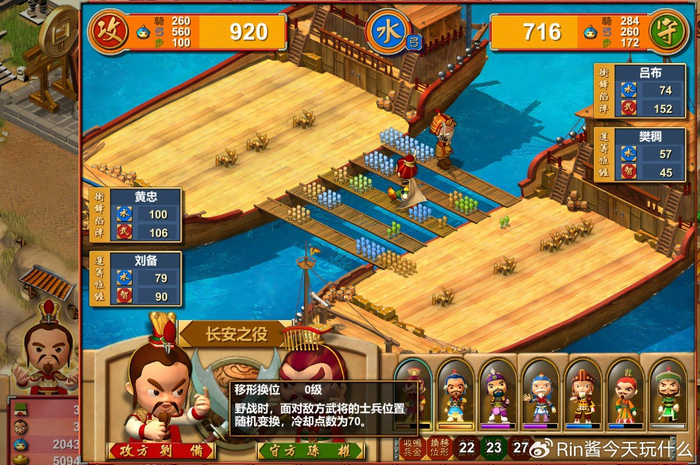Screen dimensions: 700x465
Task: Click the green 守 defender emblem
Action: pos(666,31)
